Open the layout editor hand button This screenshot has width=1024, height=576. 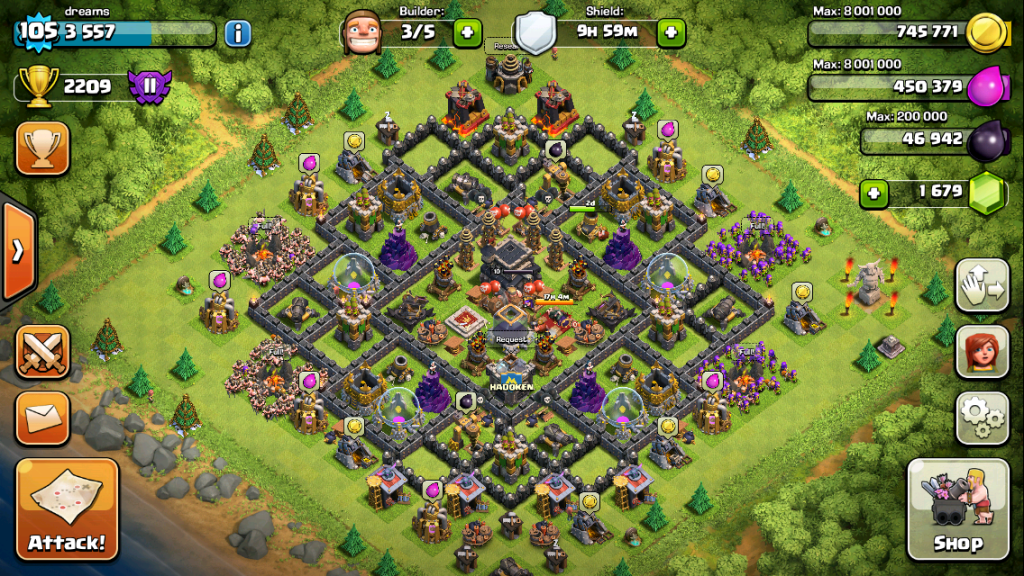[982, 286]
